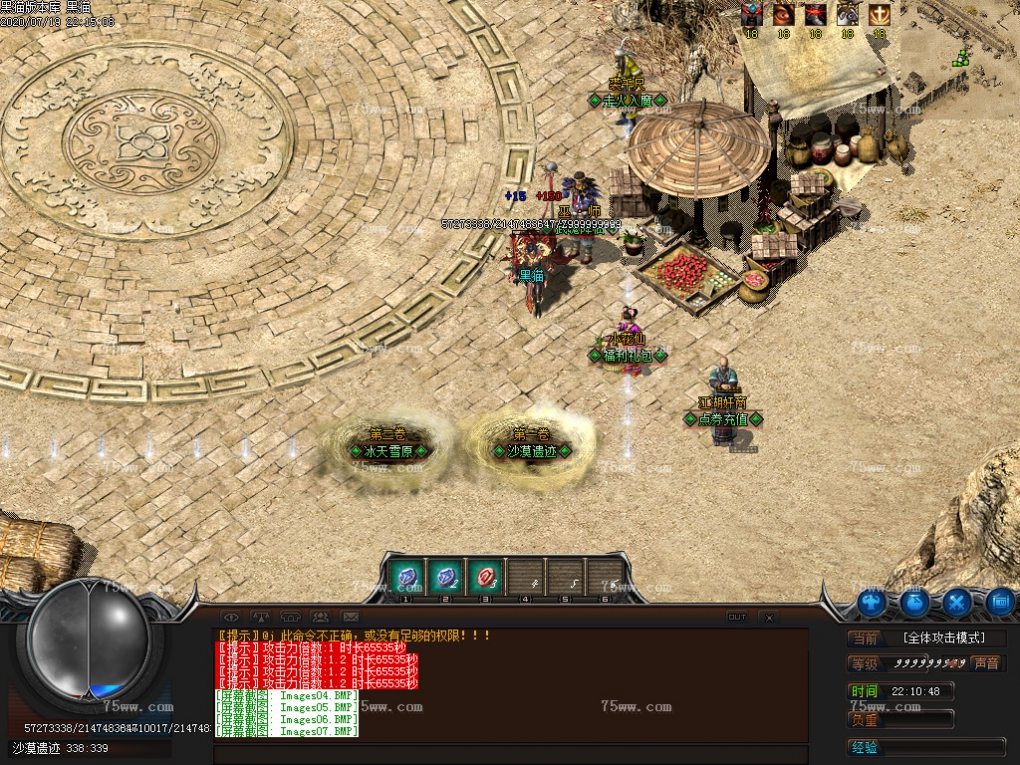Click the 沙漠遗迹 teleport label
The width and height of the screenshot is (1020, 765).
pyautogui.click(x=532, y=451)
